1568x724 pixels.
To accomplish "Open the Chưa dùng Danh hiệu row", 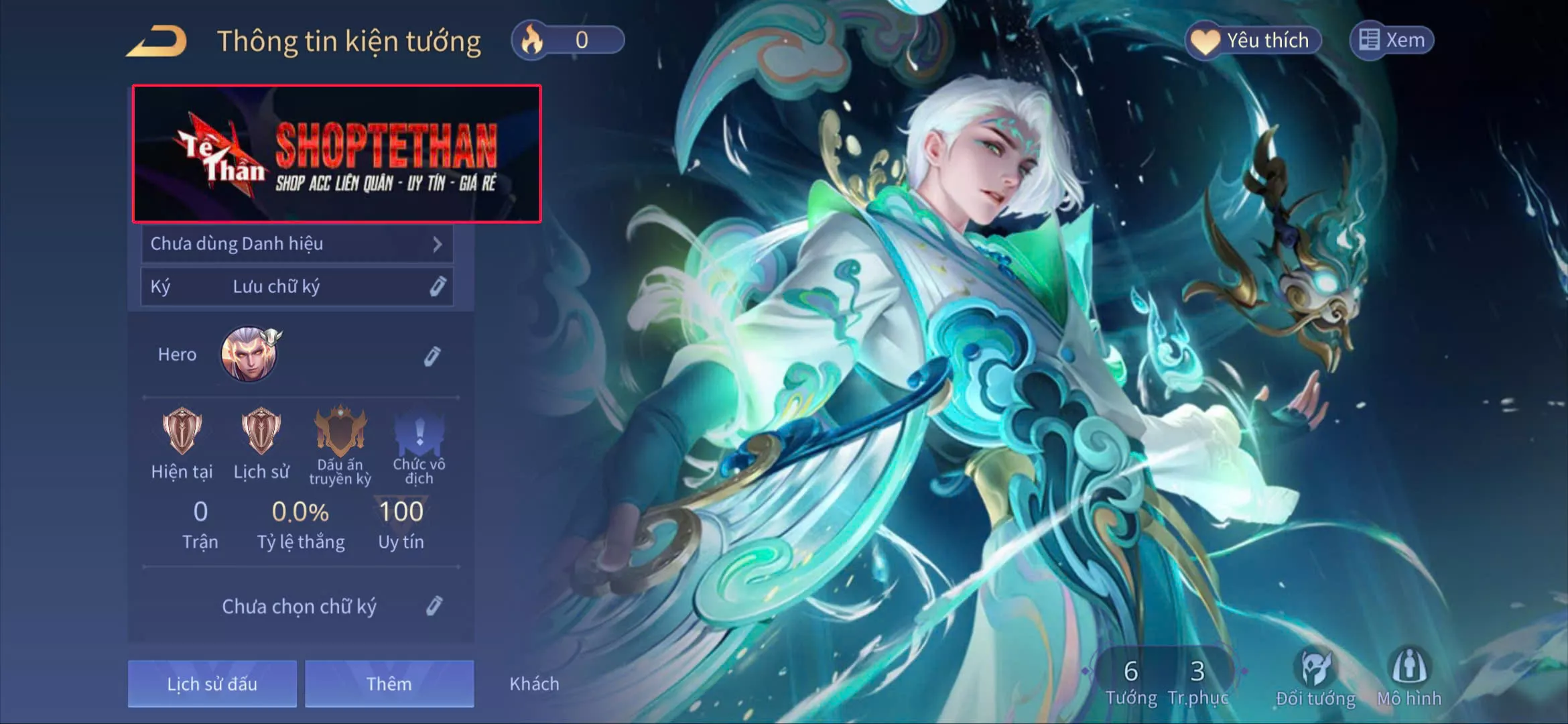I will (297, 244).
